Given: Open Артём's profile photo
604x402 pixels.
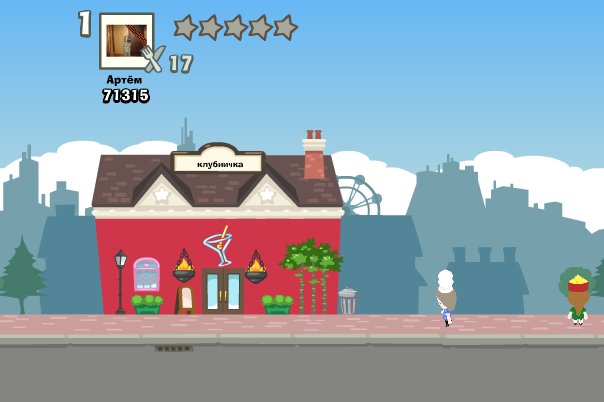Looking at the screenshot, I should (x=126, y=41).
